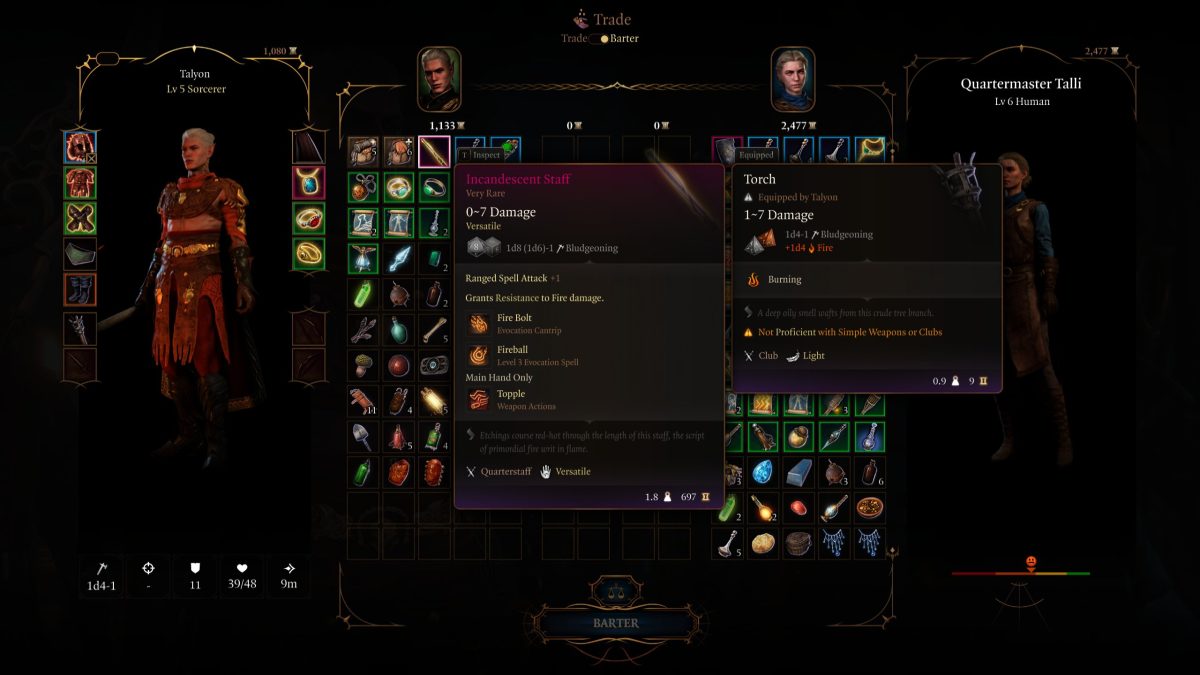Pick the silver ingot from trader's stock
The image size is (1200, 675).
click(x=798, y=472)
